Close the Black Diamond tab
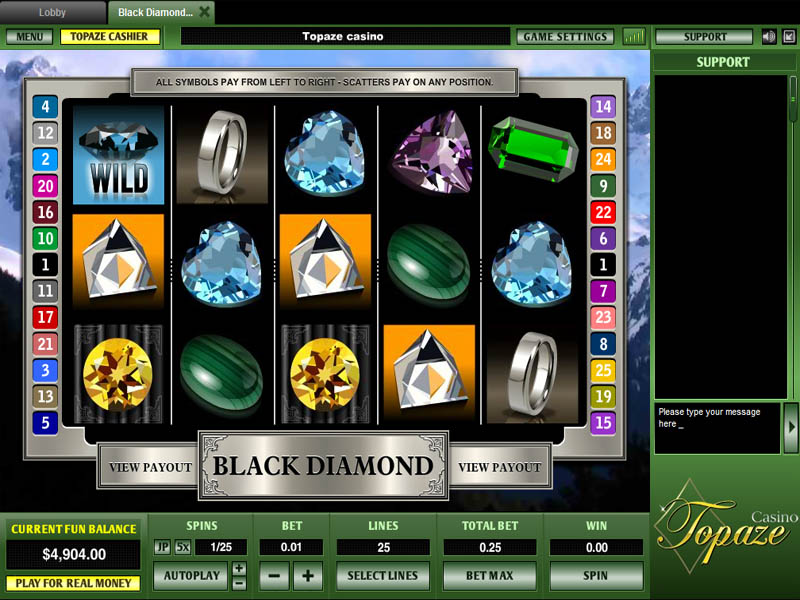 coord(205,12)
